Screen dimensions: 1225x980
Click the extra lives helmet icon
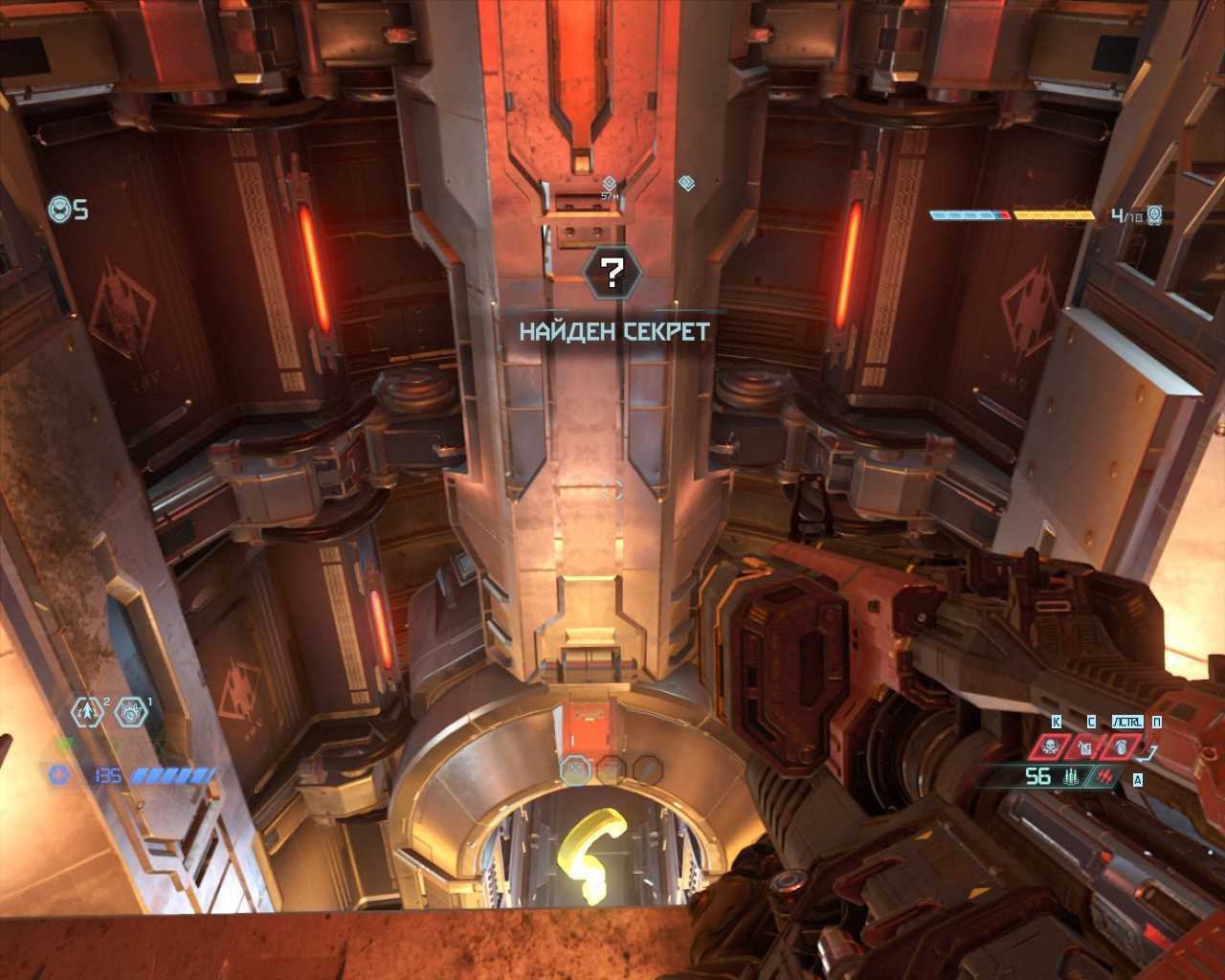tap(61, 209)
